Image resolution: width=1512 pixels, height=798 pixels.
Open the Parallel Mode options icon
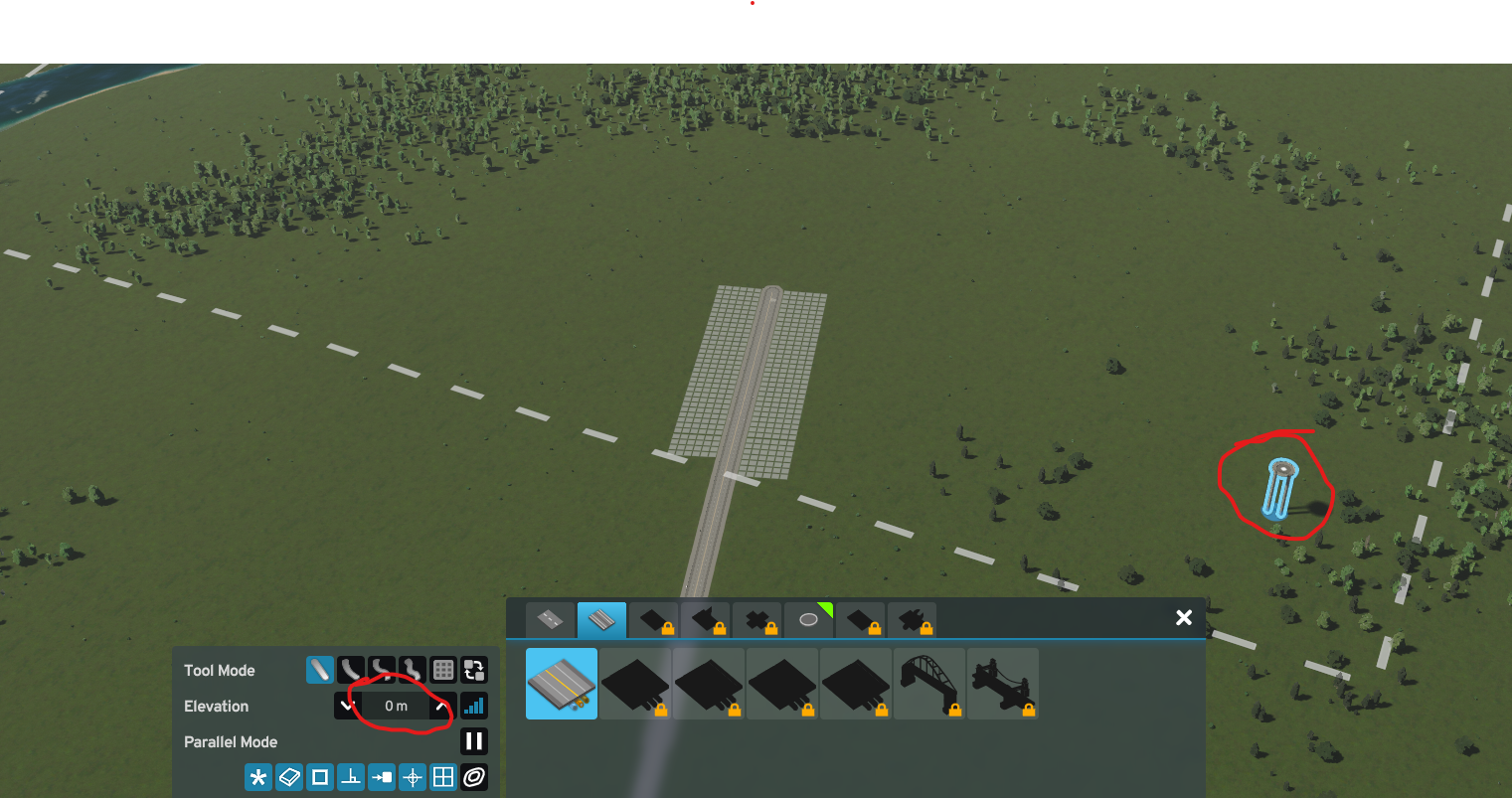pos(474,777)
